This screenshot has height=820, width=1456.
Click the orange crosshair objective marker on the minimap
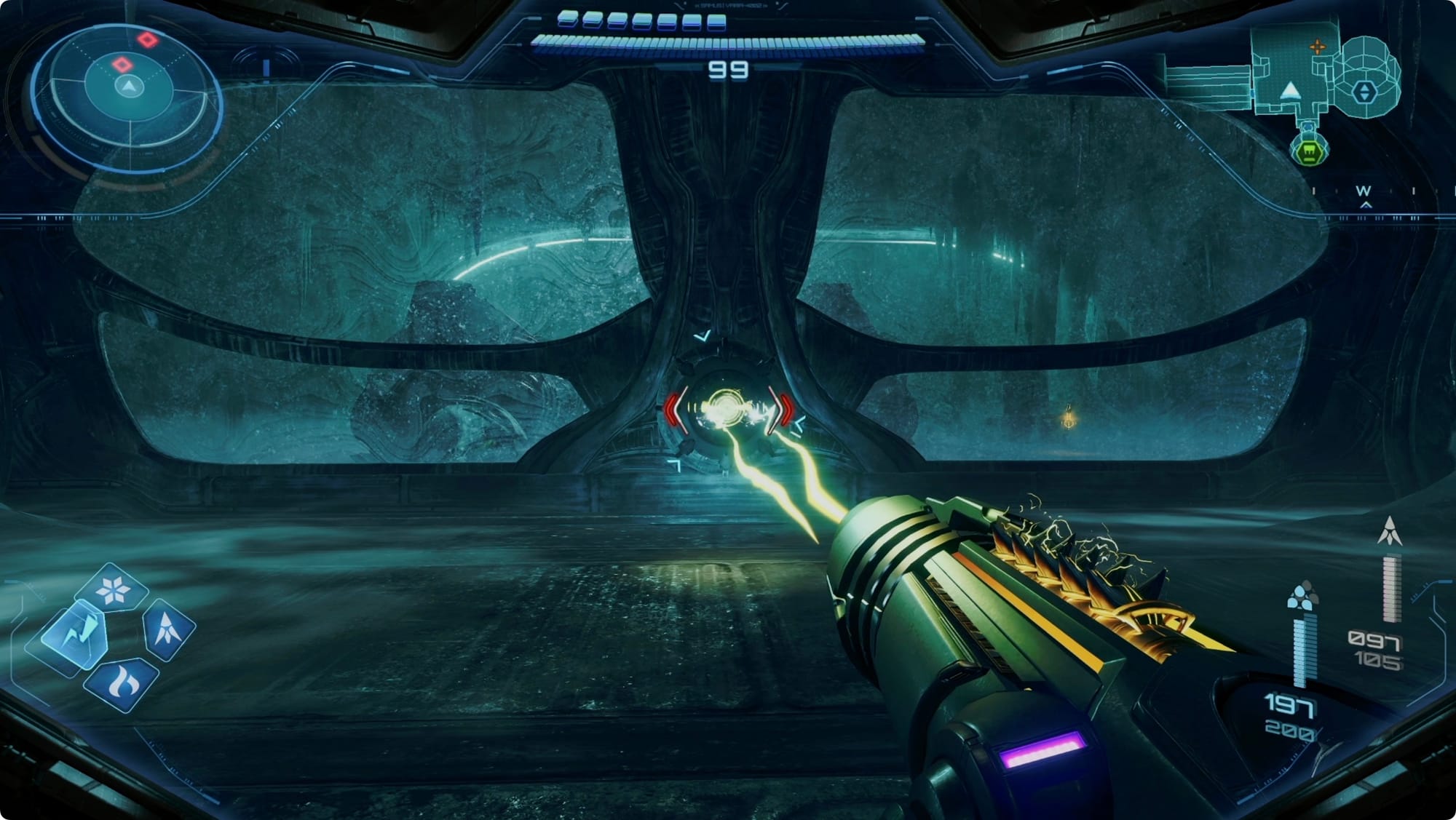[x=1317, y=48]
